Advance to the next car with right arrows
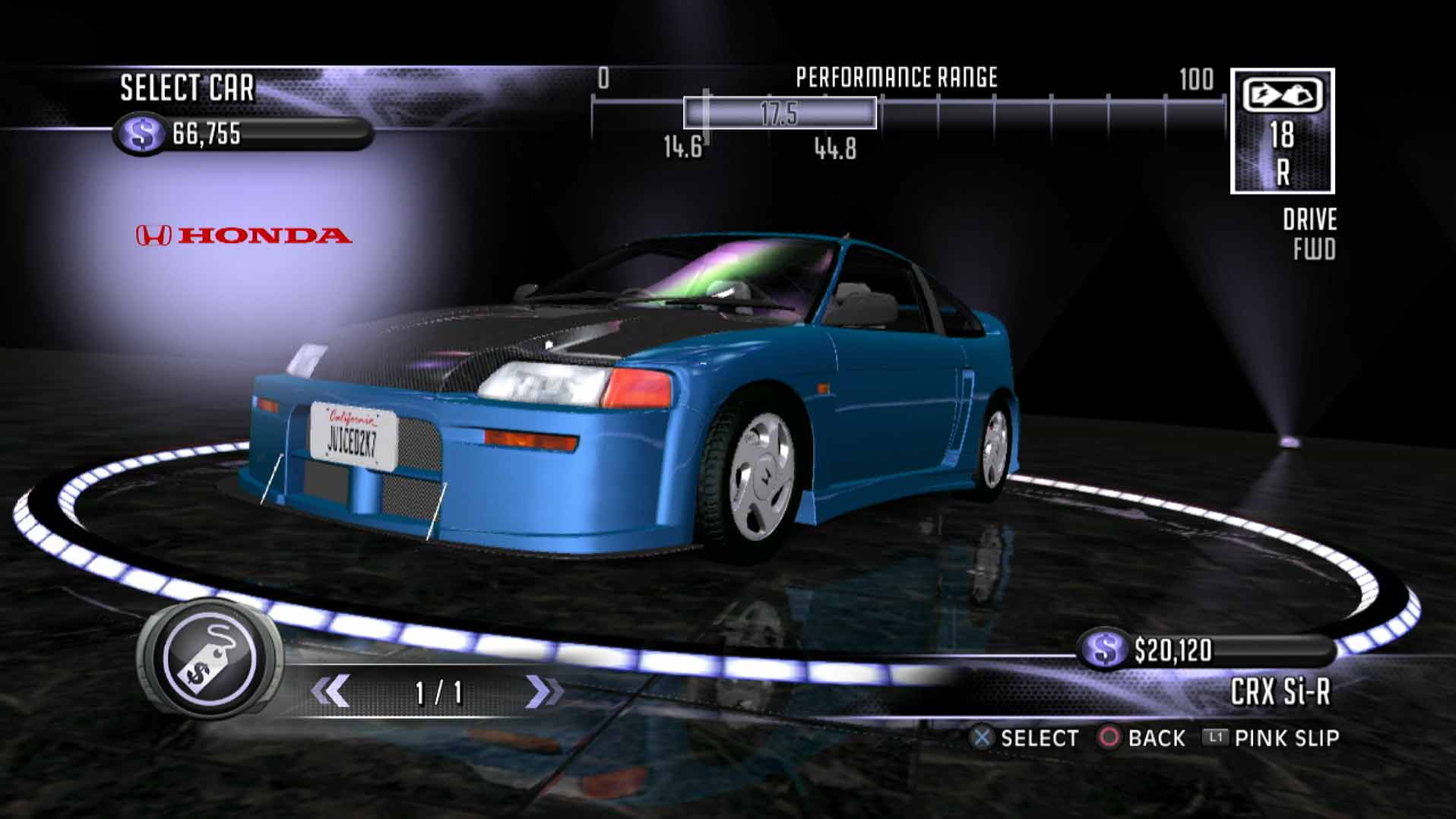 pyautogui.click(x=544, y=691)
